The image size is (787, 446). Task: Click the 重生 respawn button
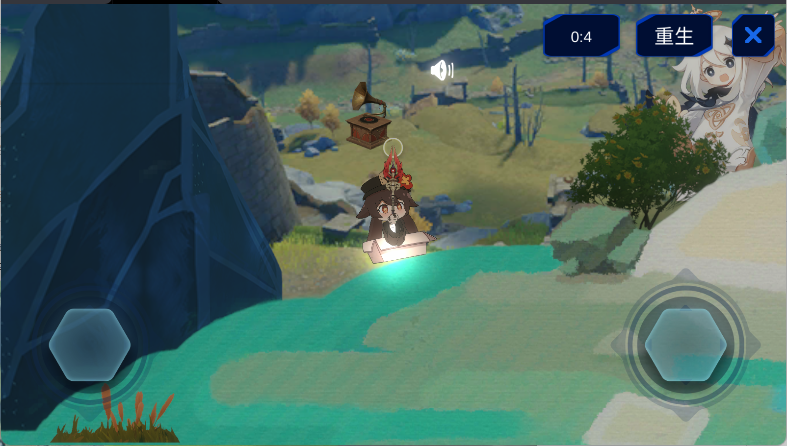pos(674,37)
